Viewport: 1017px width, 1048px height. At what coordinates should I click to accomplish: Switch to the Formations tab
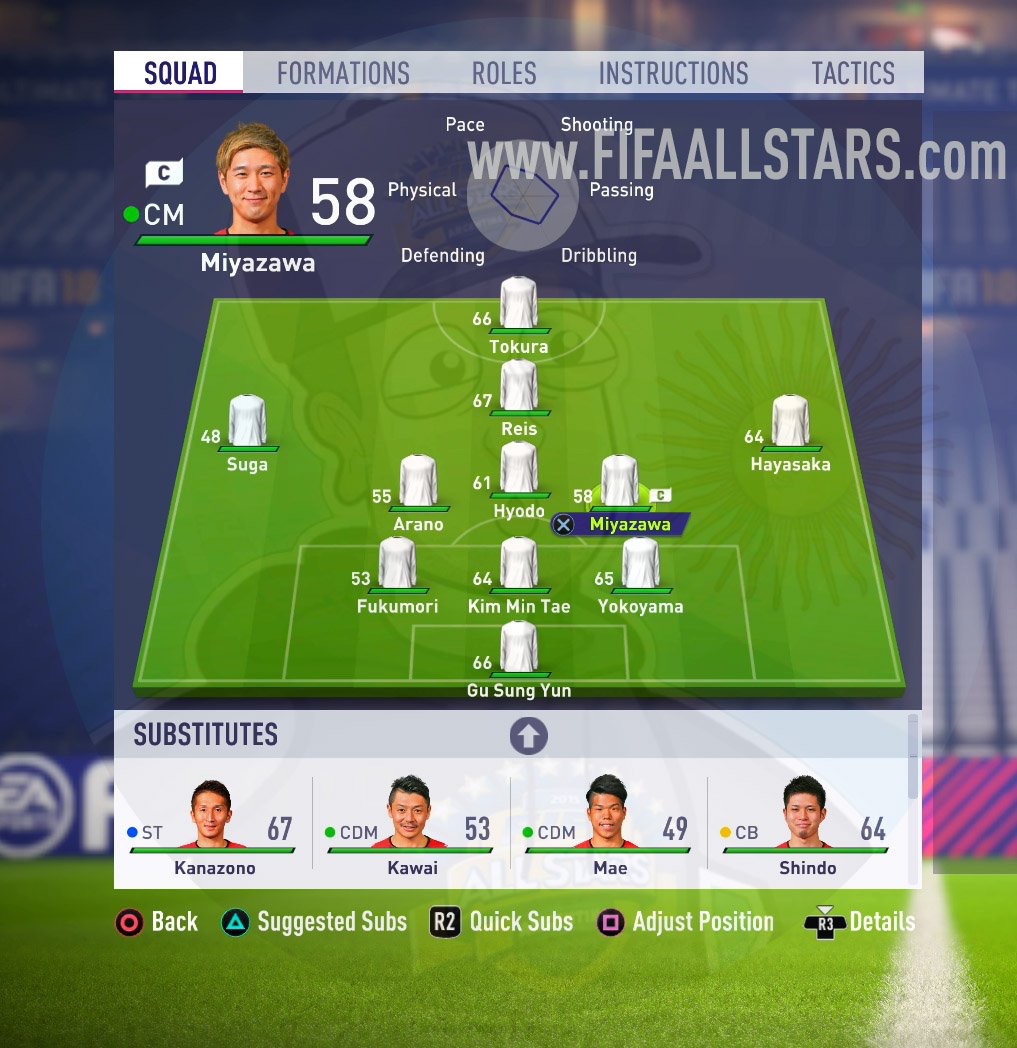tap(343, 73)
